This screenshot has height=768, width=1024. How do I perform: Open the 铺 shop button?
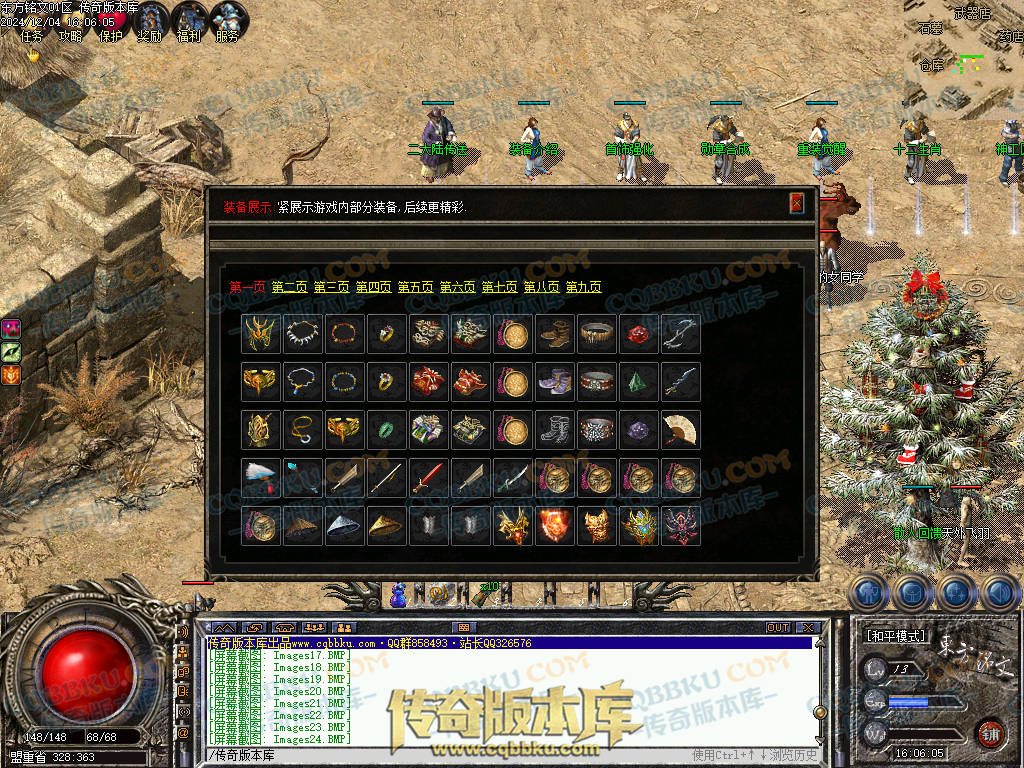(x=990, y=733)
